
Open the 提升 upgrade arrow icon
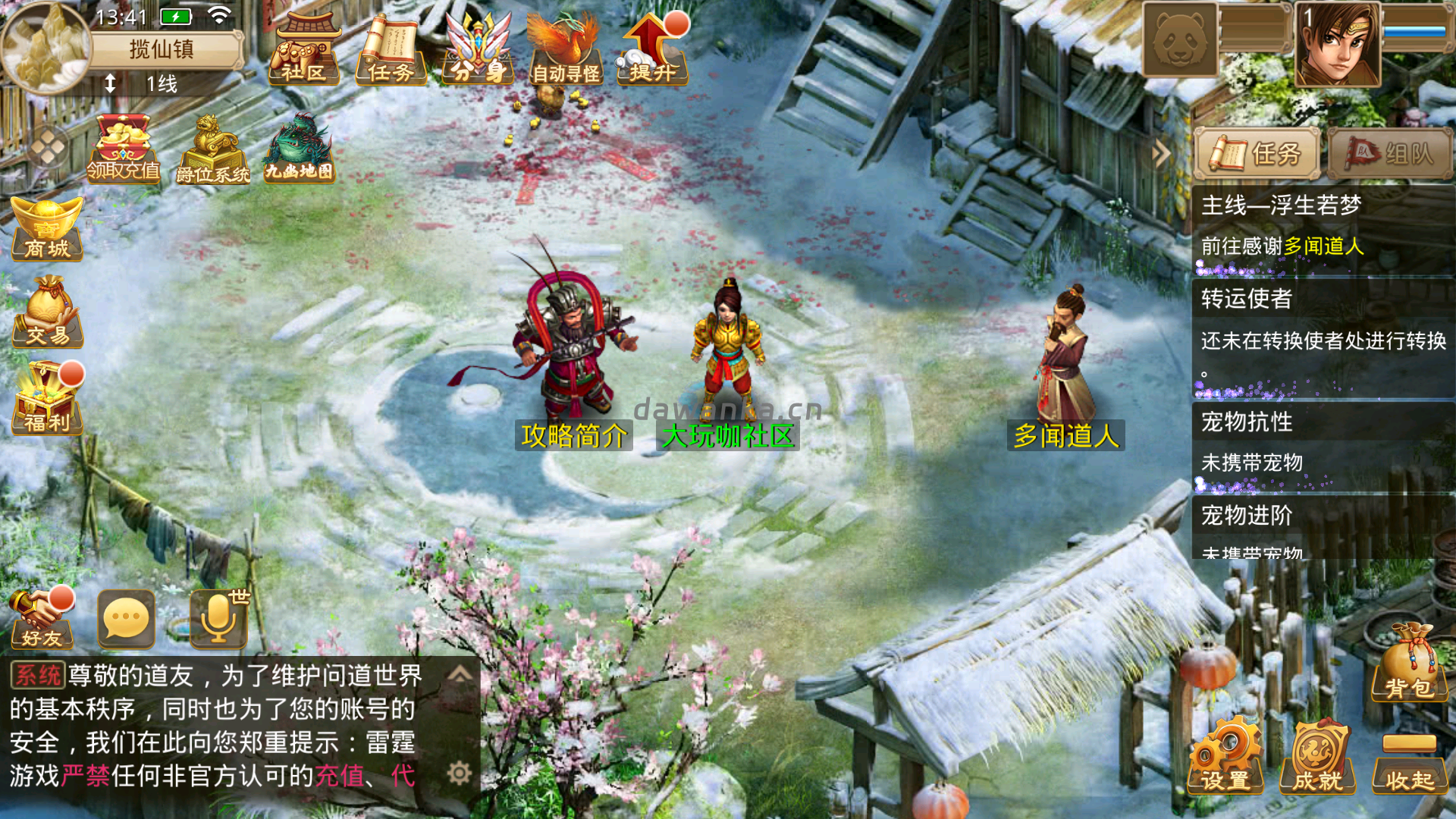pyautogui.click(x=652, y=50)
